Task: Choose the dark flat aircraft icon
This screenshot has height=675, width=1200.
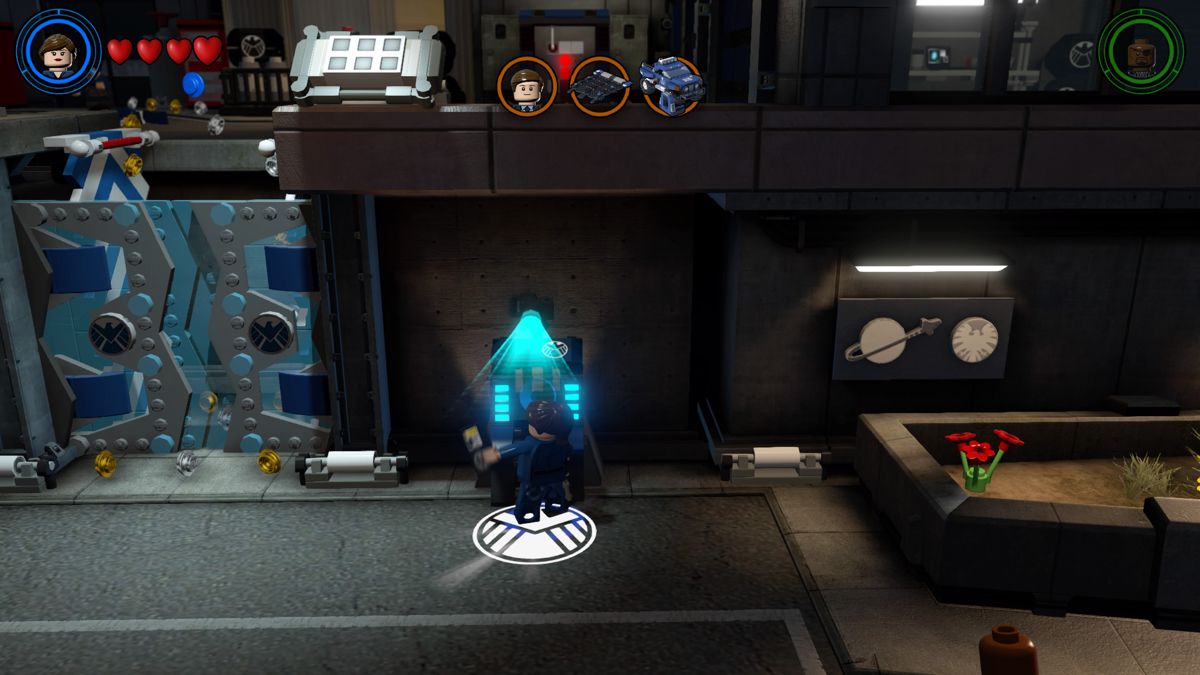Action: [x=599, y=87]
